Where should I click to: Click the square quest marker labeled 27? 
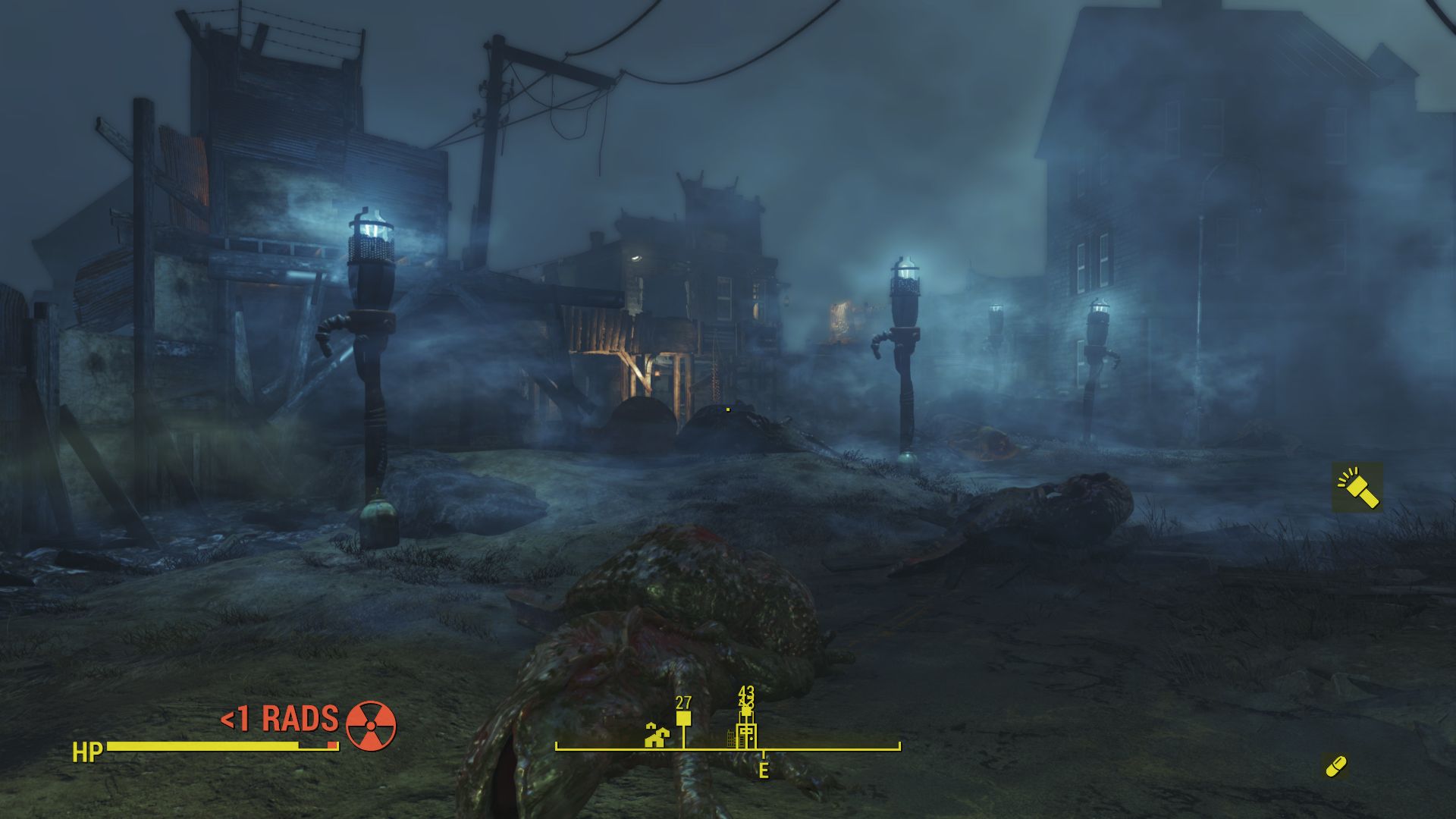pyautogui.click(x=683, y=717)
